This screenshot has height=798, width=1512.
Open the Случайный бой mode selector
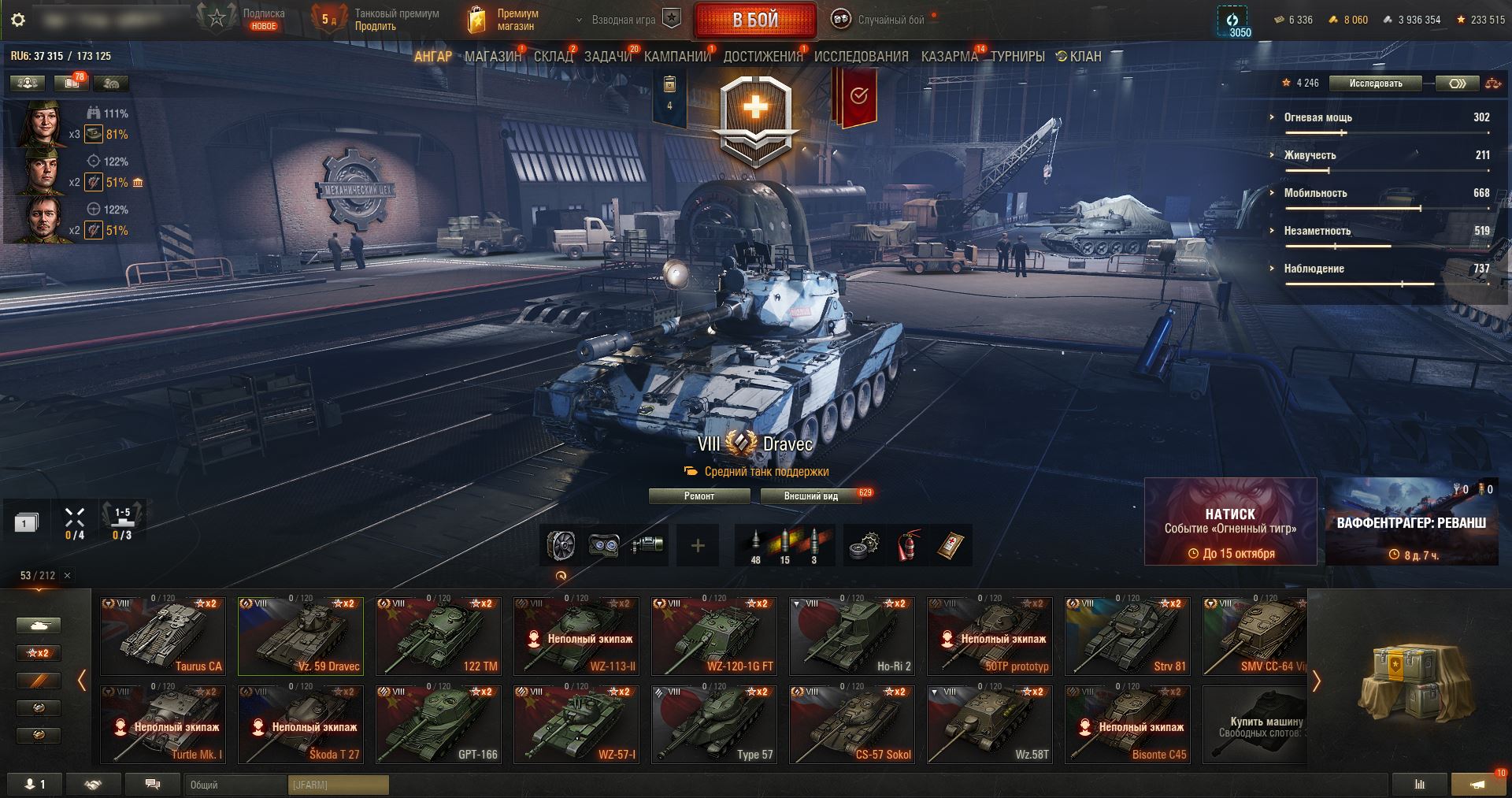(884, 20)
